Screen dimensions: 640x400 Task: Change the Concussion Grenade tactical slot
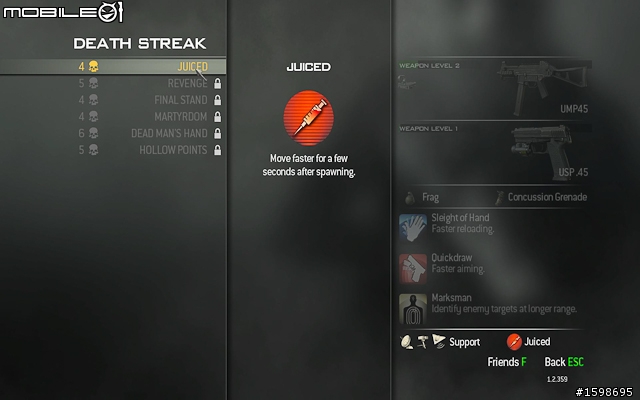pyautogui.click(x=538, y=198)
